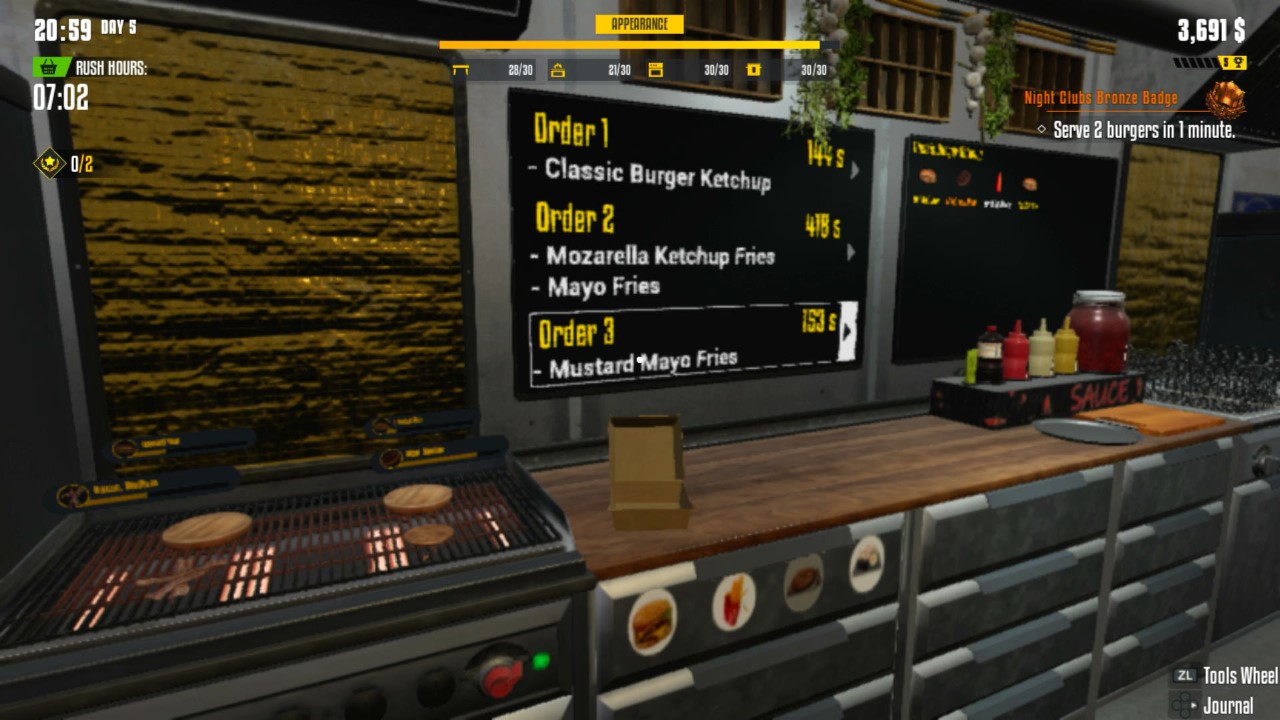Click the yellow Appearance progress bar
The height and width of the screenshot is (720, 1280).
tap(630, 45)
